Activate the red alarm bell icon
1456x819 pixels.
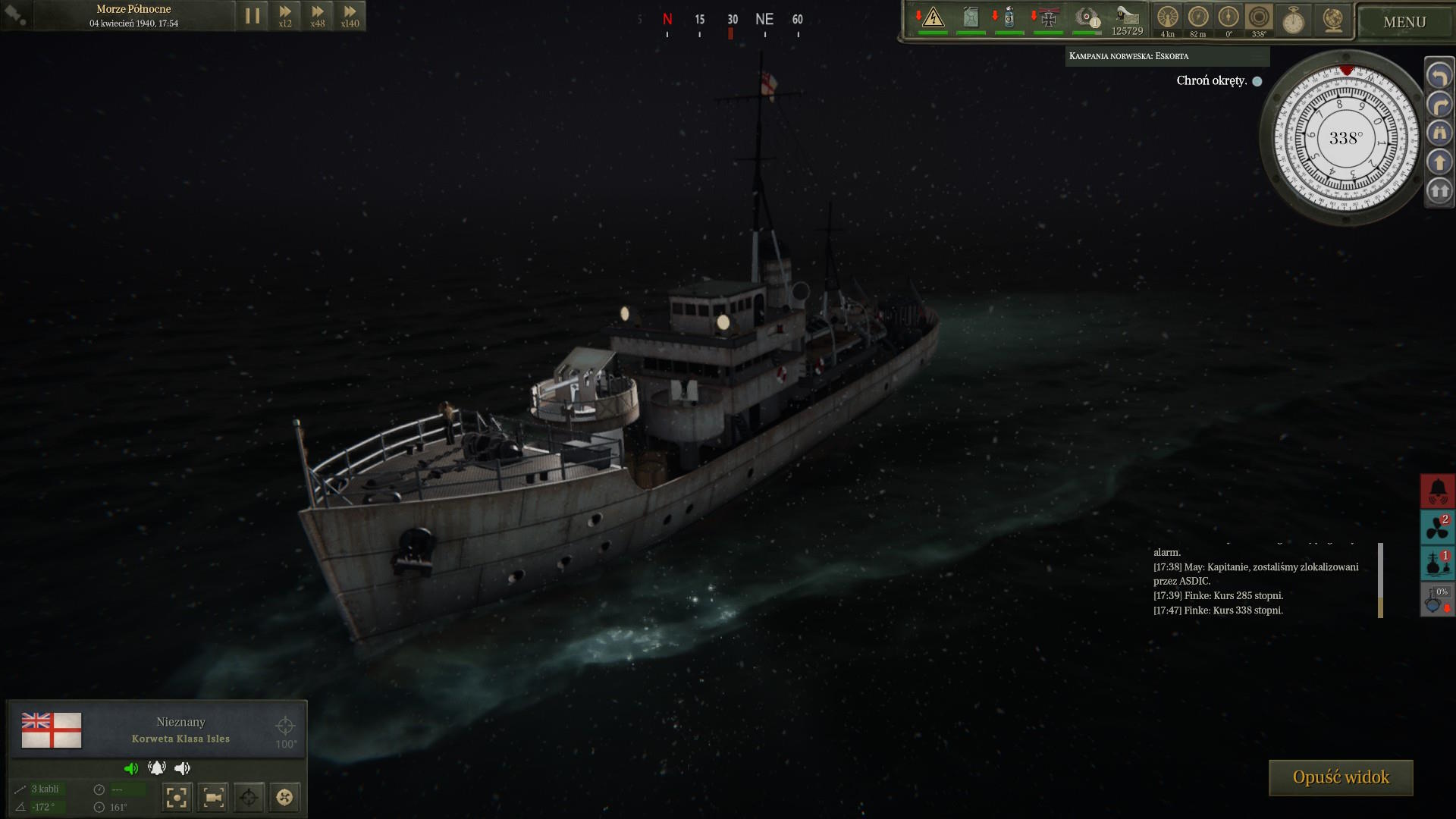tap(1438, 491)
